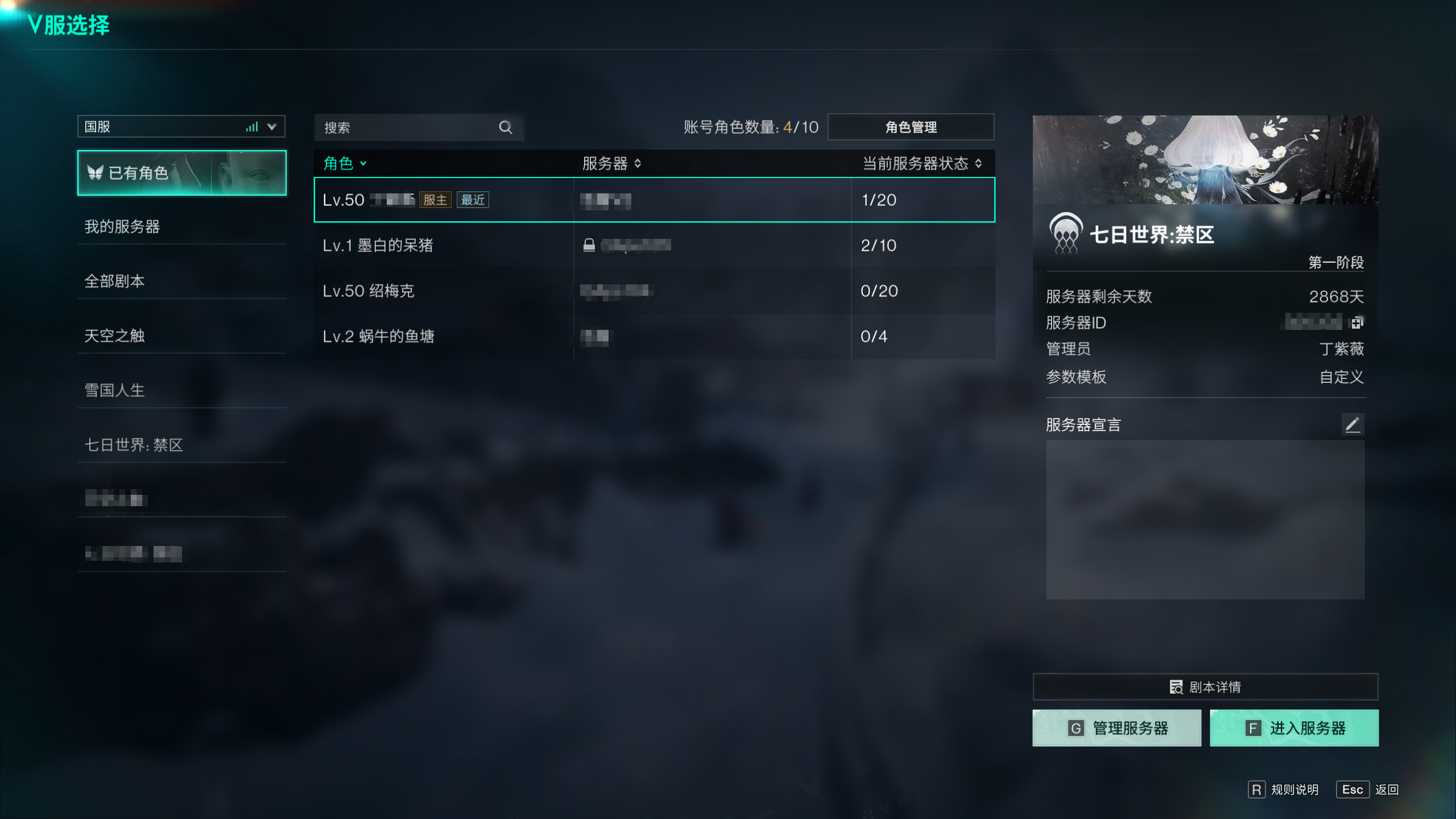The width and height of the screenshot is (1456, 819).
Task: Switch to 我的服务器 tab
Action: [x=122, y=226]
